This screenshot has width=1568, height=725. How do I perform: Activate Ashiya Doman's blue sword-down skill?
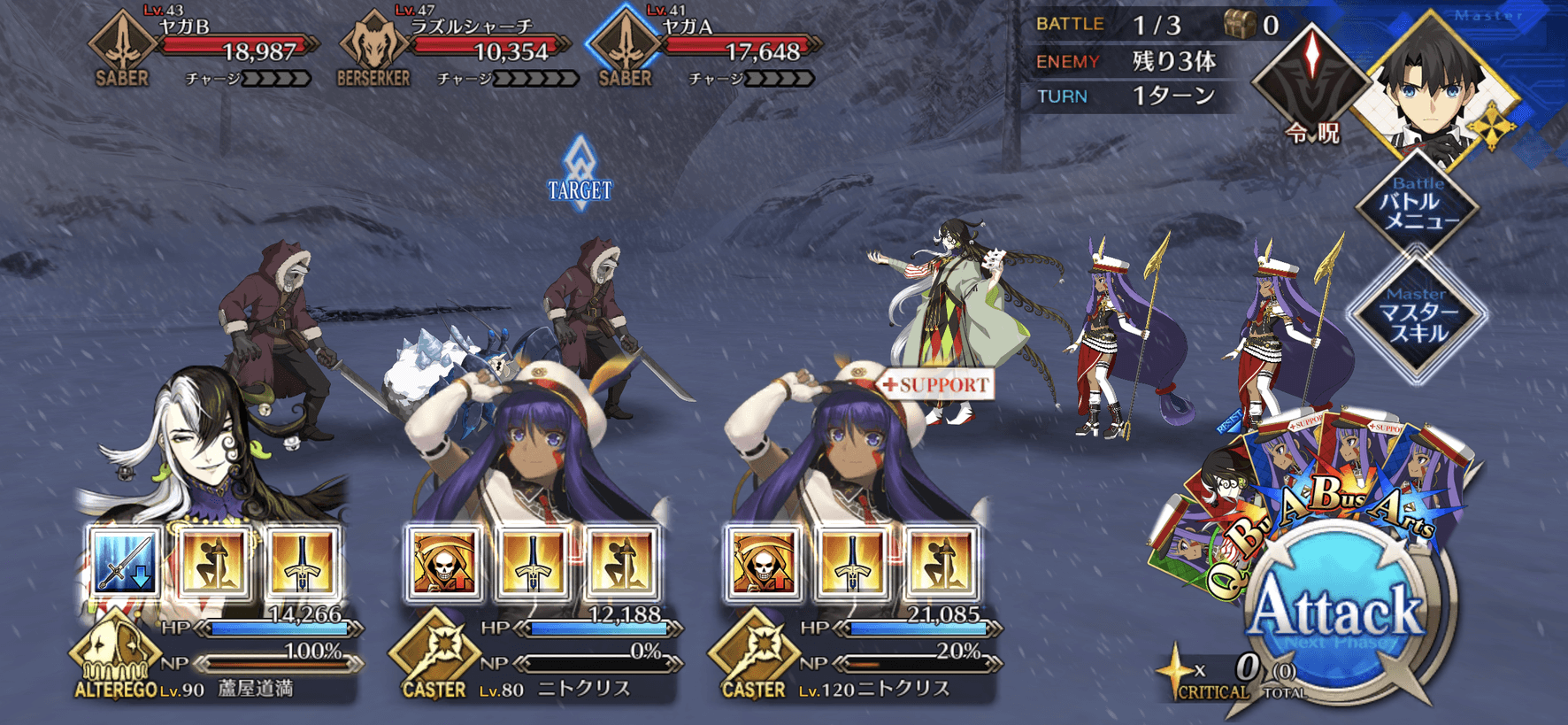coord(125,563)
